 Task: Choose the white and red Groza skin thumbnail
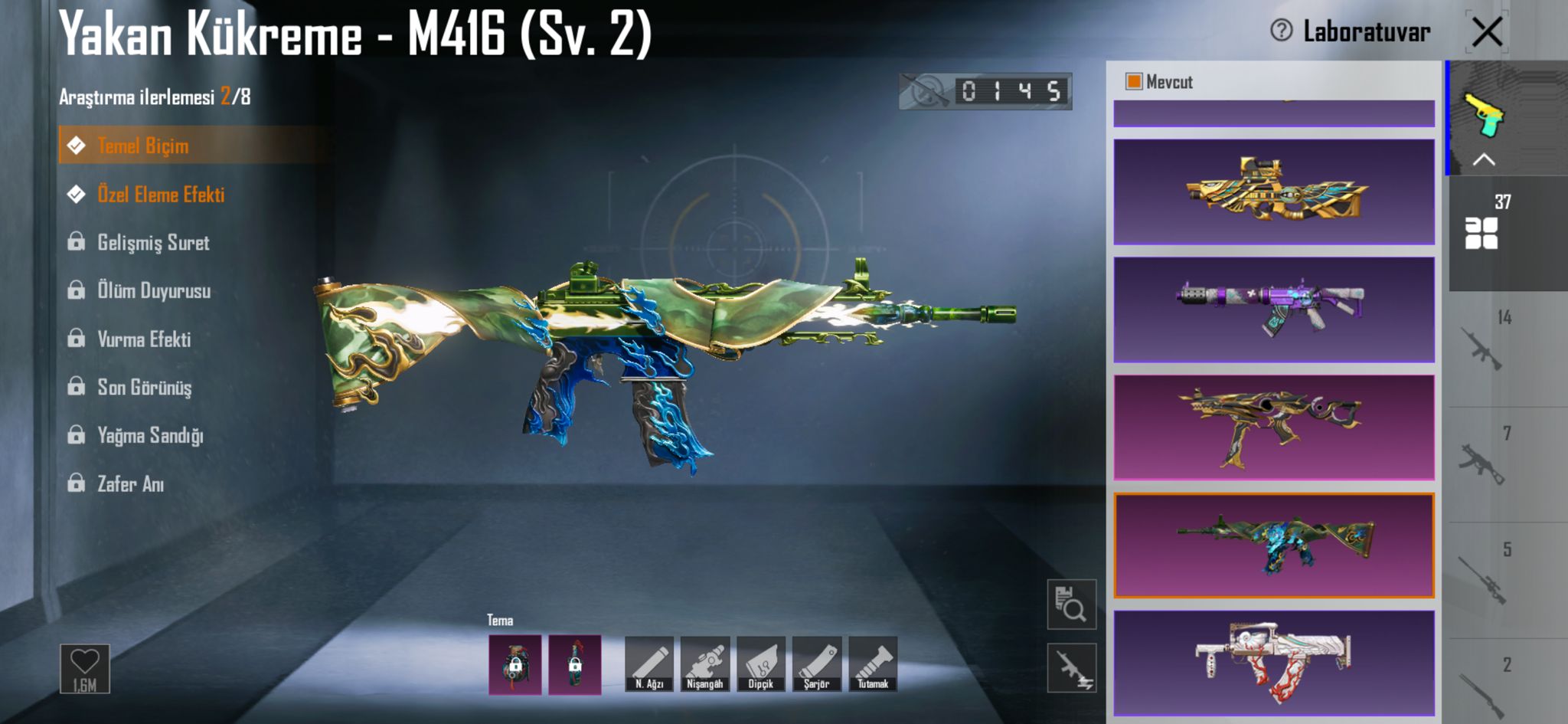coord(1273,663)
